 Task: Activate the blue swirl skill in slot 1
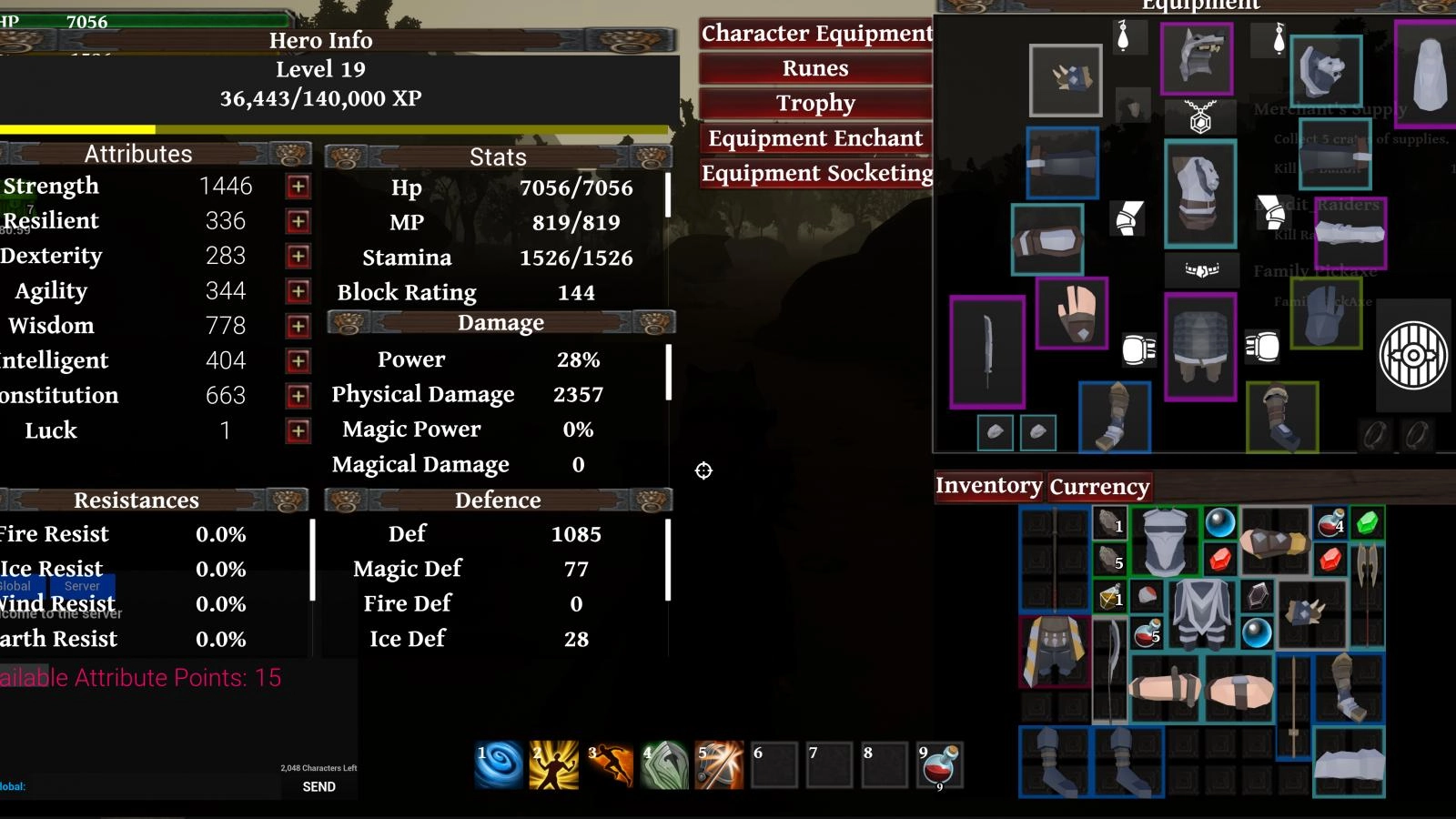[500, 764]
